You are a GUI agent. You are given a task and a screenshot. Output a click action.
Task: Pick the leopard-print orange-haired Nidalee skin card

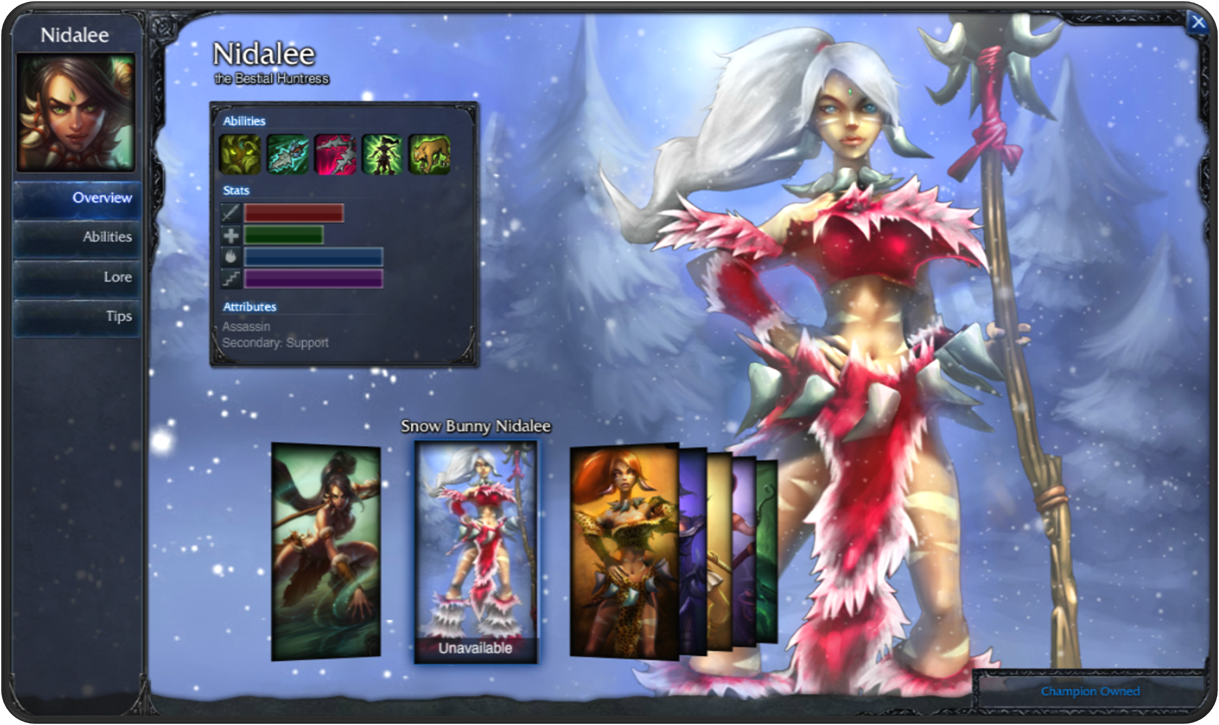pyautogui.click(x=623, y=551)
